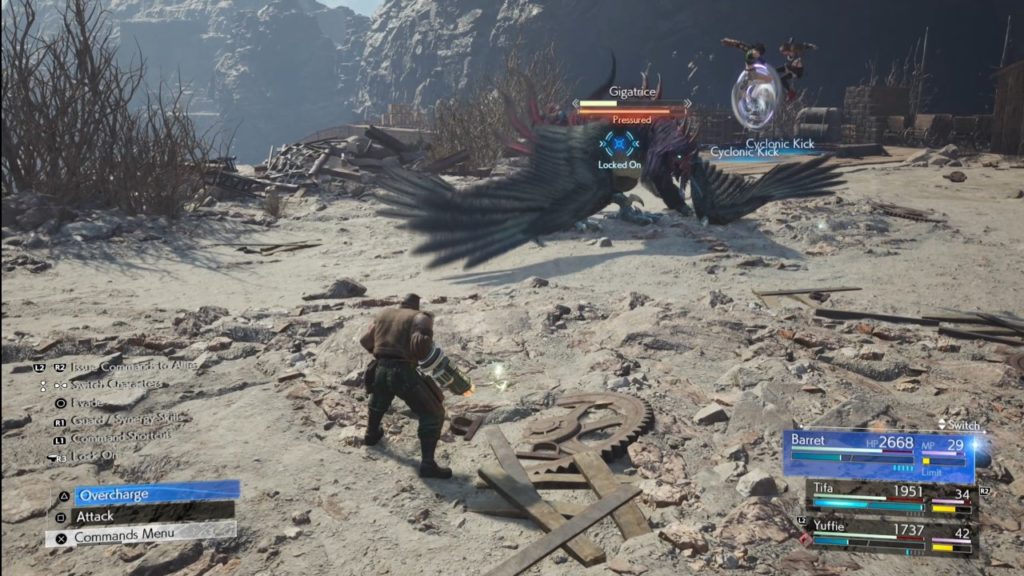Open the Commands Menu
1024x576 pixels.
(x=140, y=537)
